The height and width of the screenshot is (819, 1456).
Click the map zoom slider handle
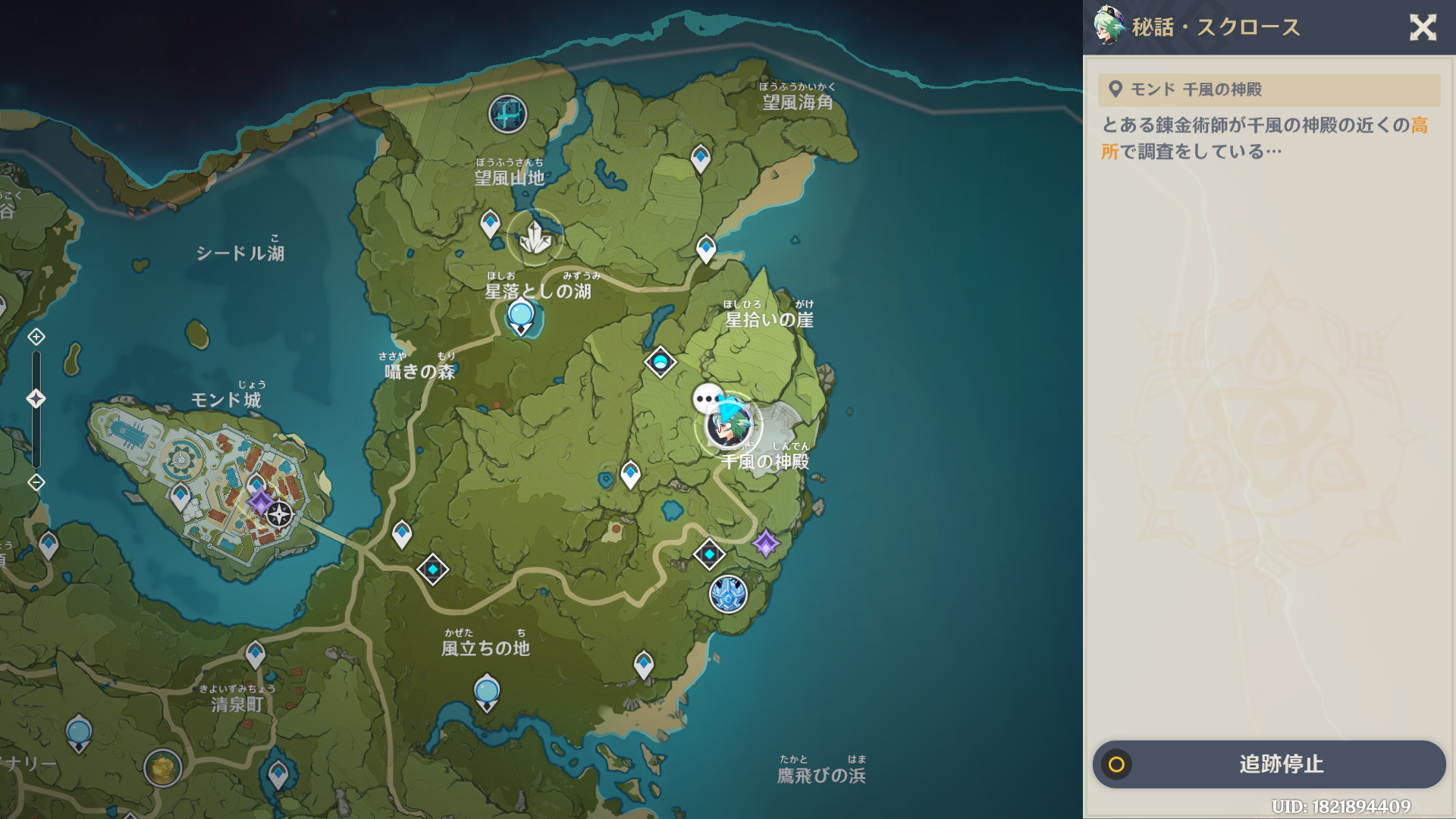(x=36, y=399)
